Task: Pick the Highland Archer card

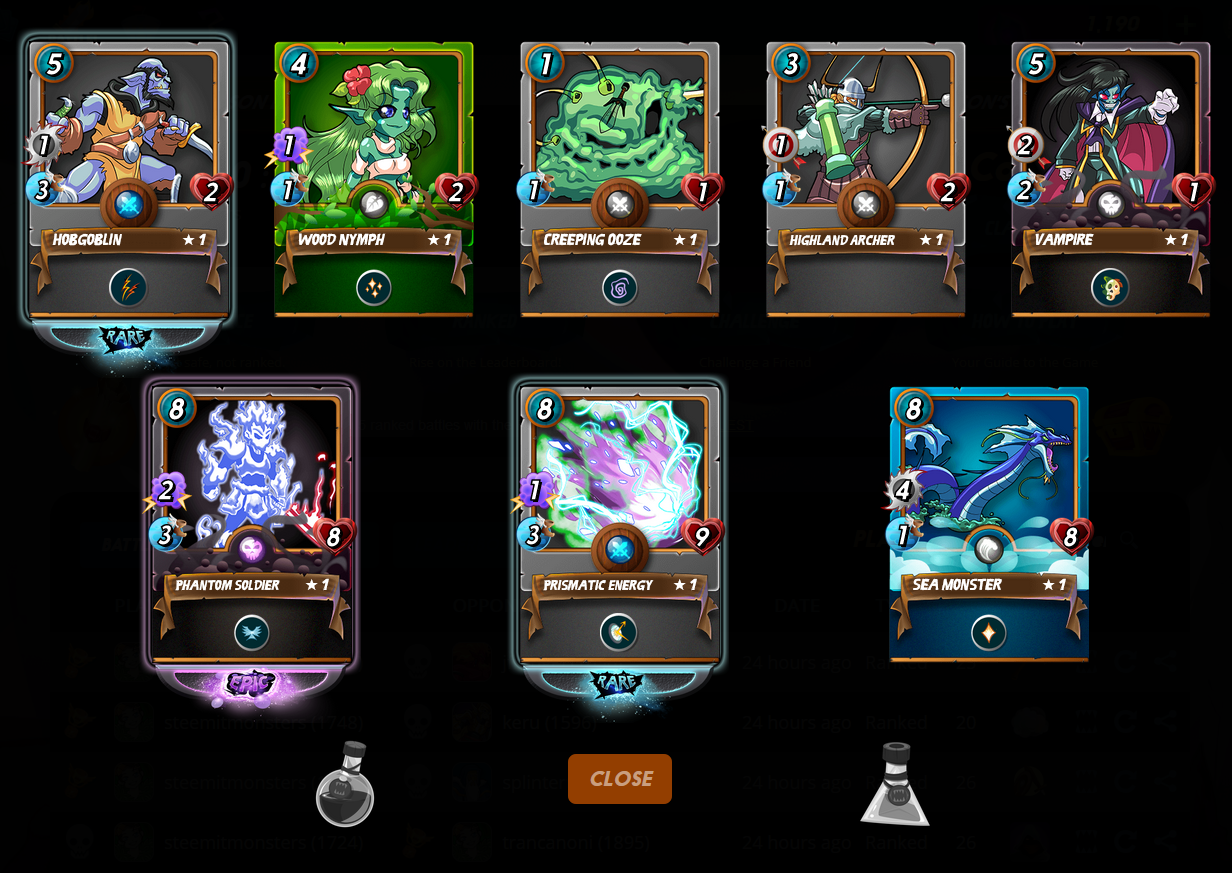Action: pos(865,180)
